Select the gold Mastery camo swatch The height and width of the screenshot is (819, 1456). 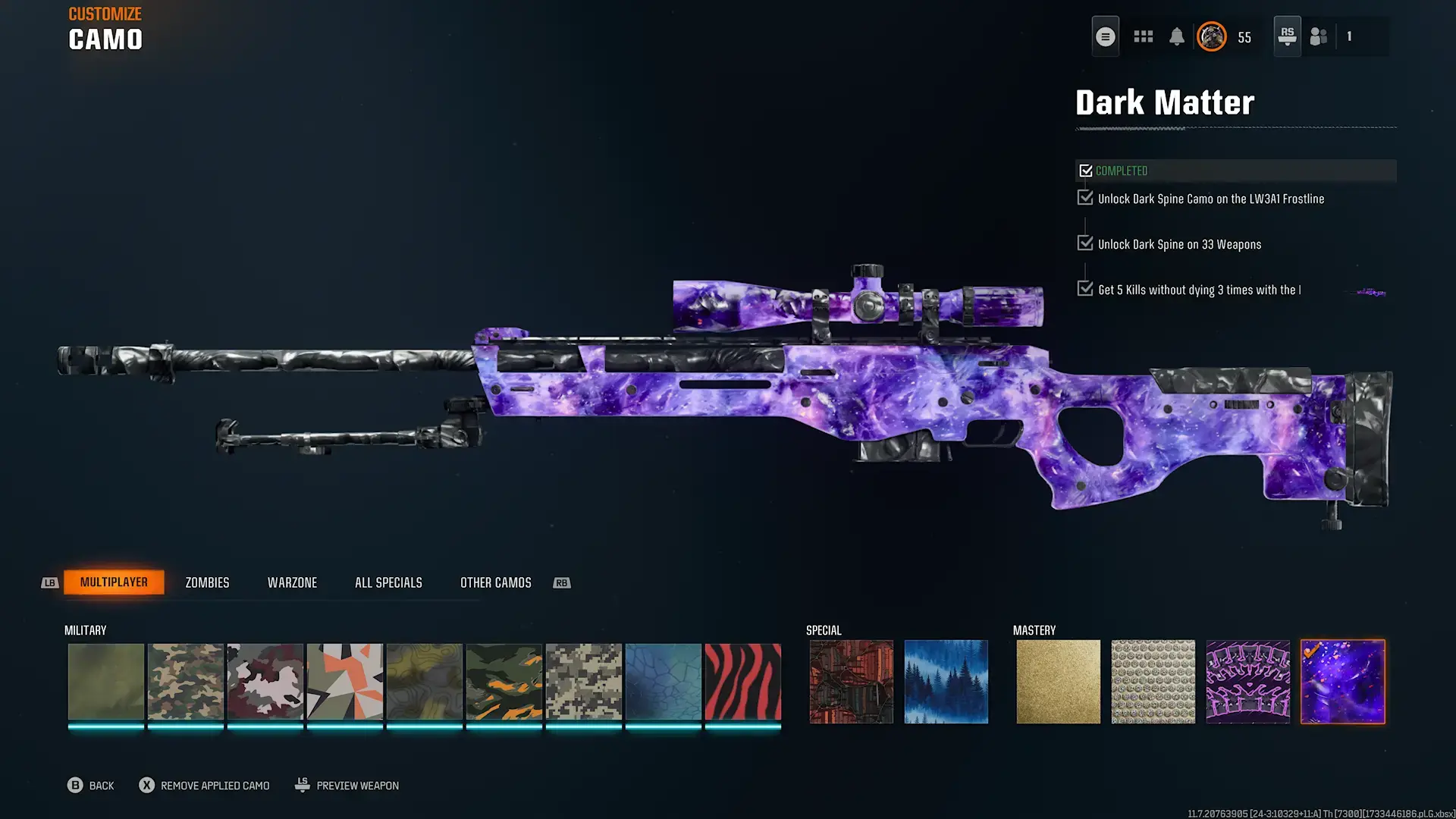[x=1058, y=681]
